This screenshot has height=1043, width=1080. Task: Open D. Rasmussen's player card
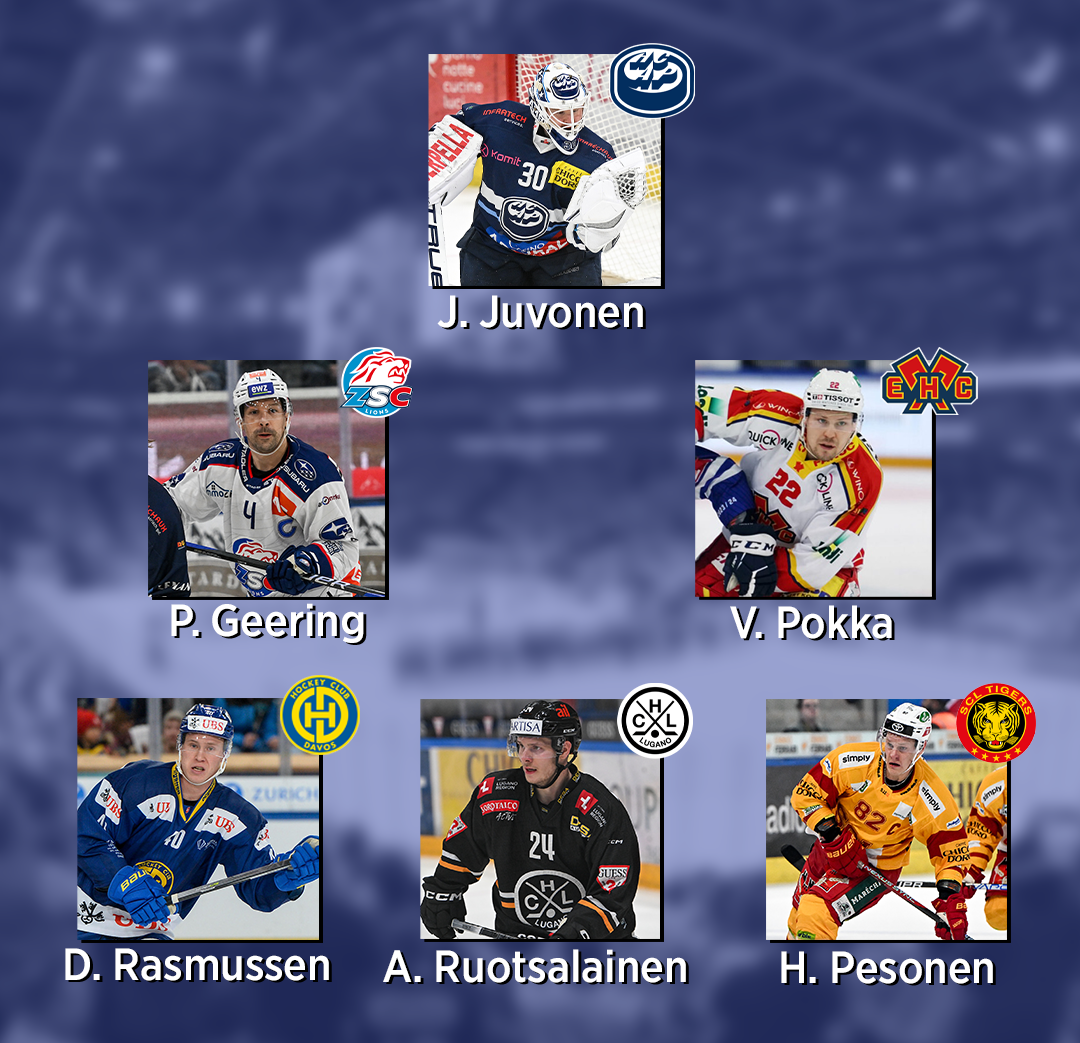pyautogui.click(x=198, y=819)
